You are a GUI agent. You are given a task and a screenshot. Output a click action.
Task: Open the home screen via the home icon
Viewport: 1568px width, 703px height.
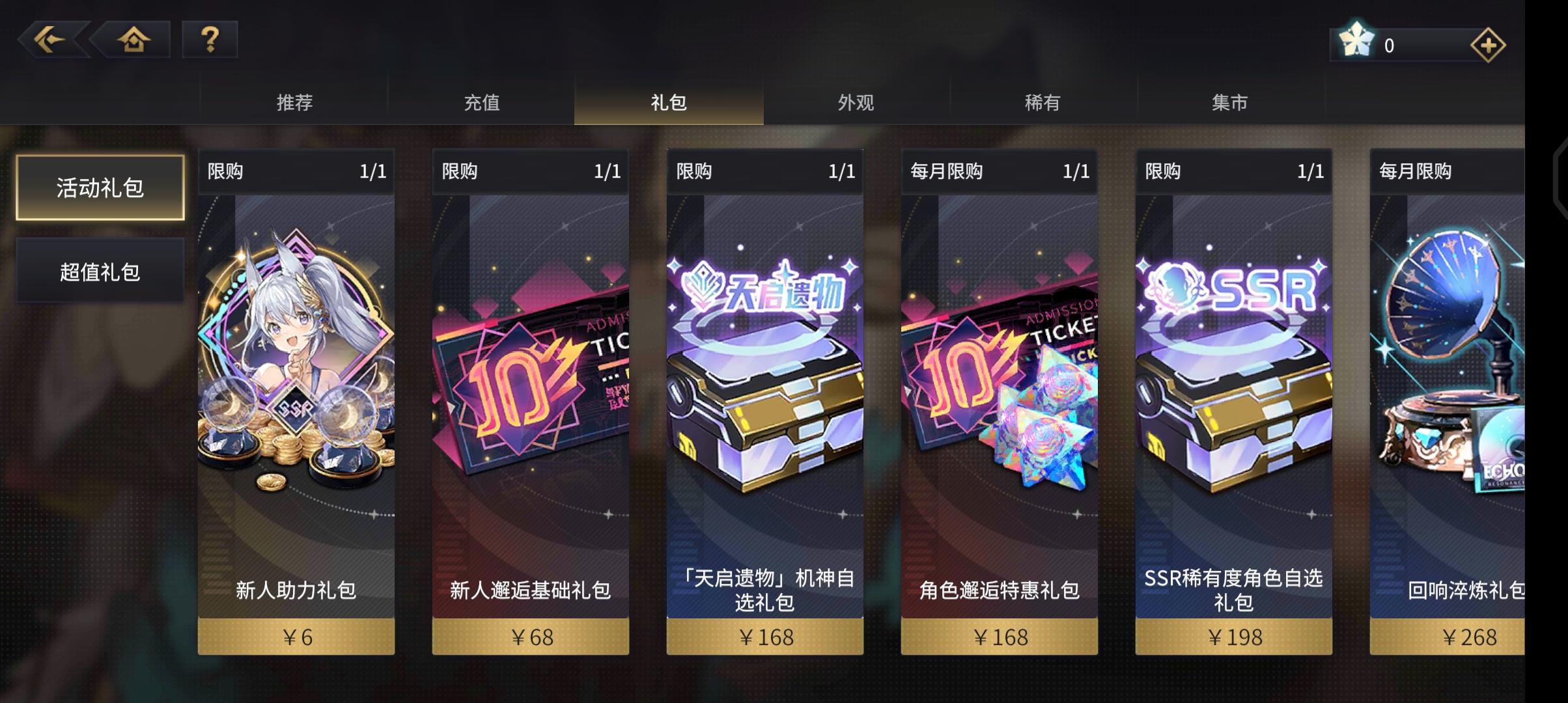(133, 40)
